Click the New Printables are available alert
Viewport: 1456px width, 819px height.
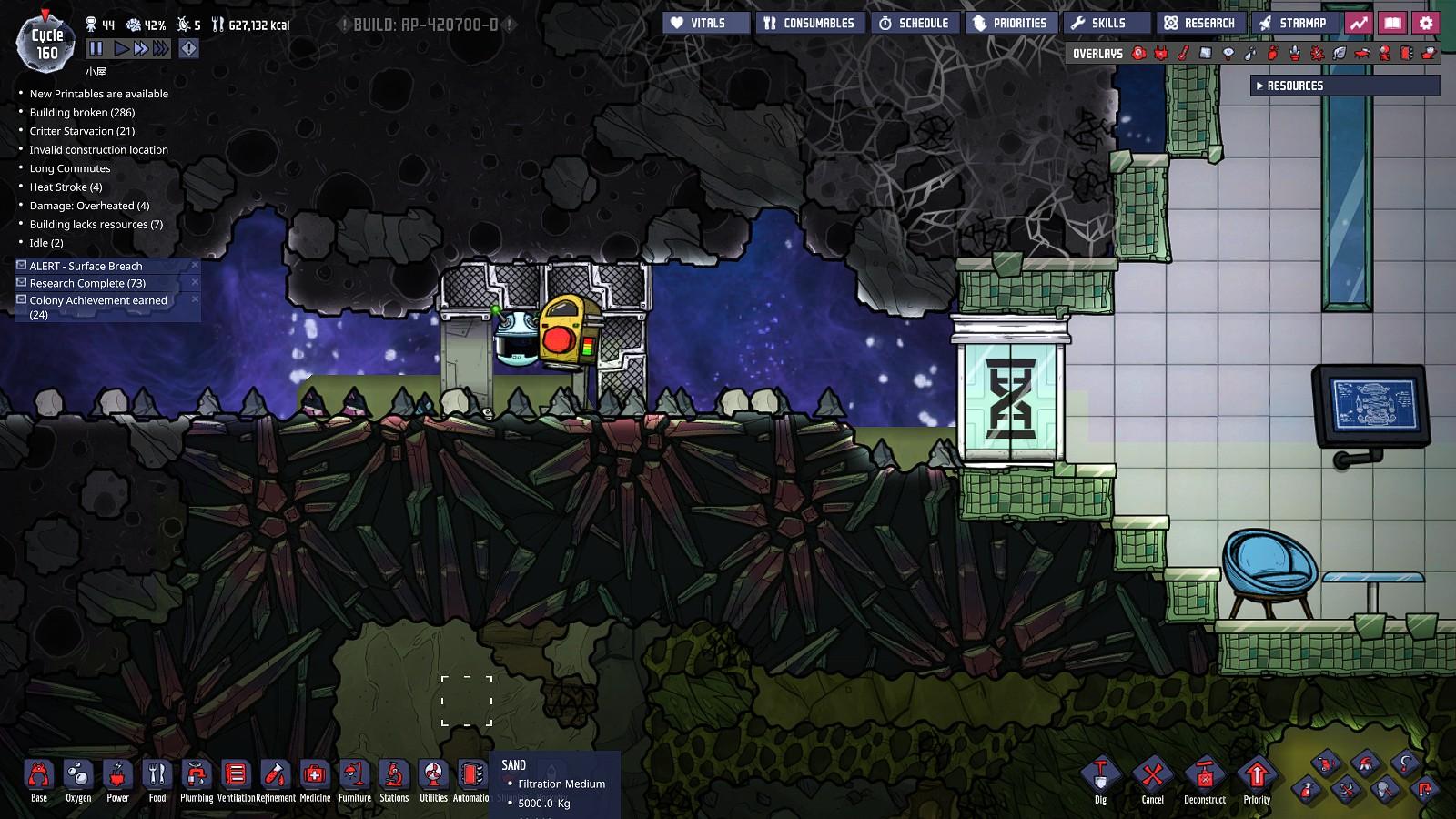(x=98, y=94)
